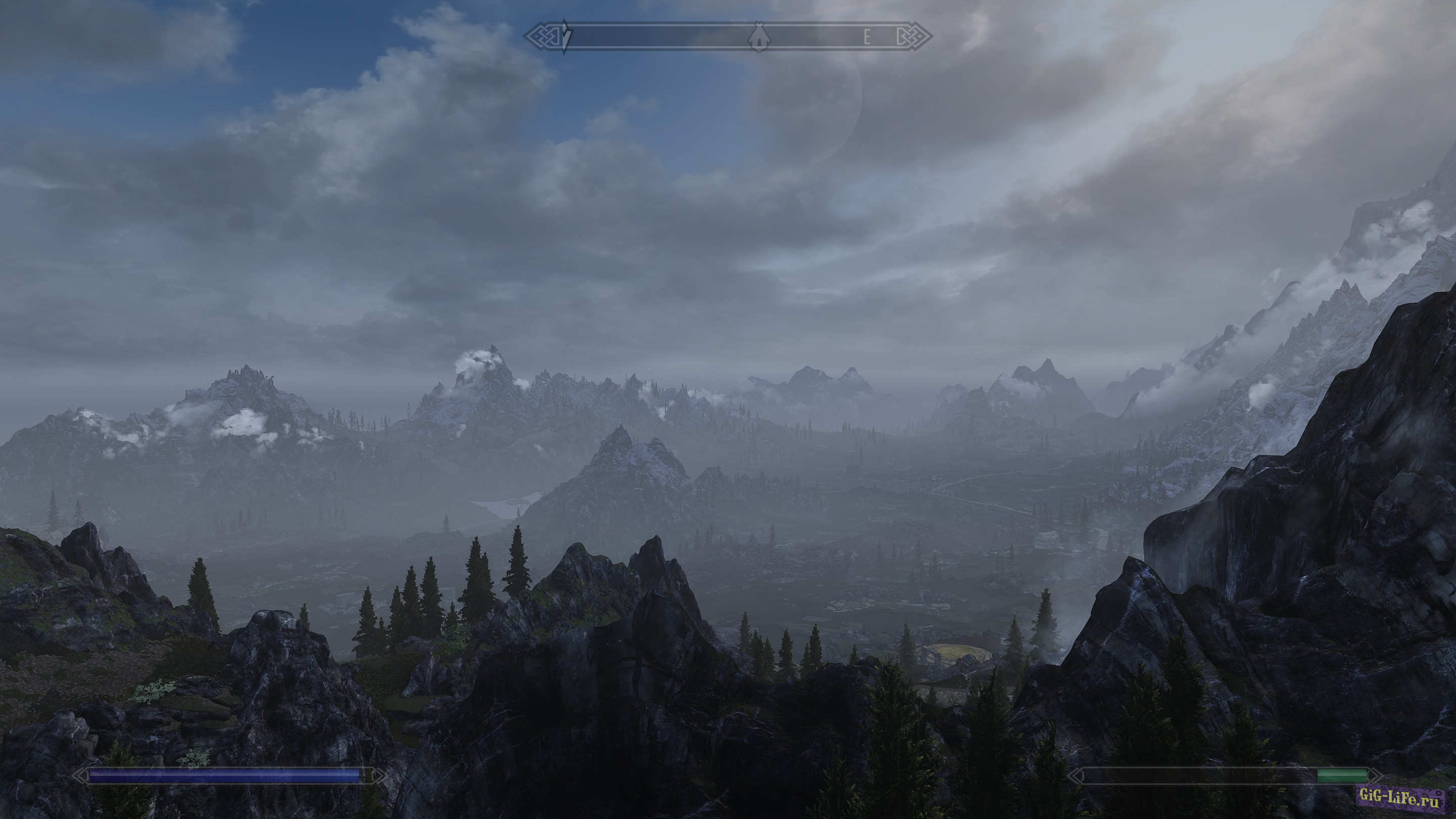Click the East "E" heading on the compass

pos(867,38)
